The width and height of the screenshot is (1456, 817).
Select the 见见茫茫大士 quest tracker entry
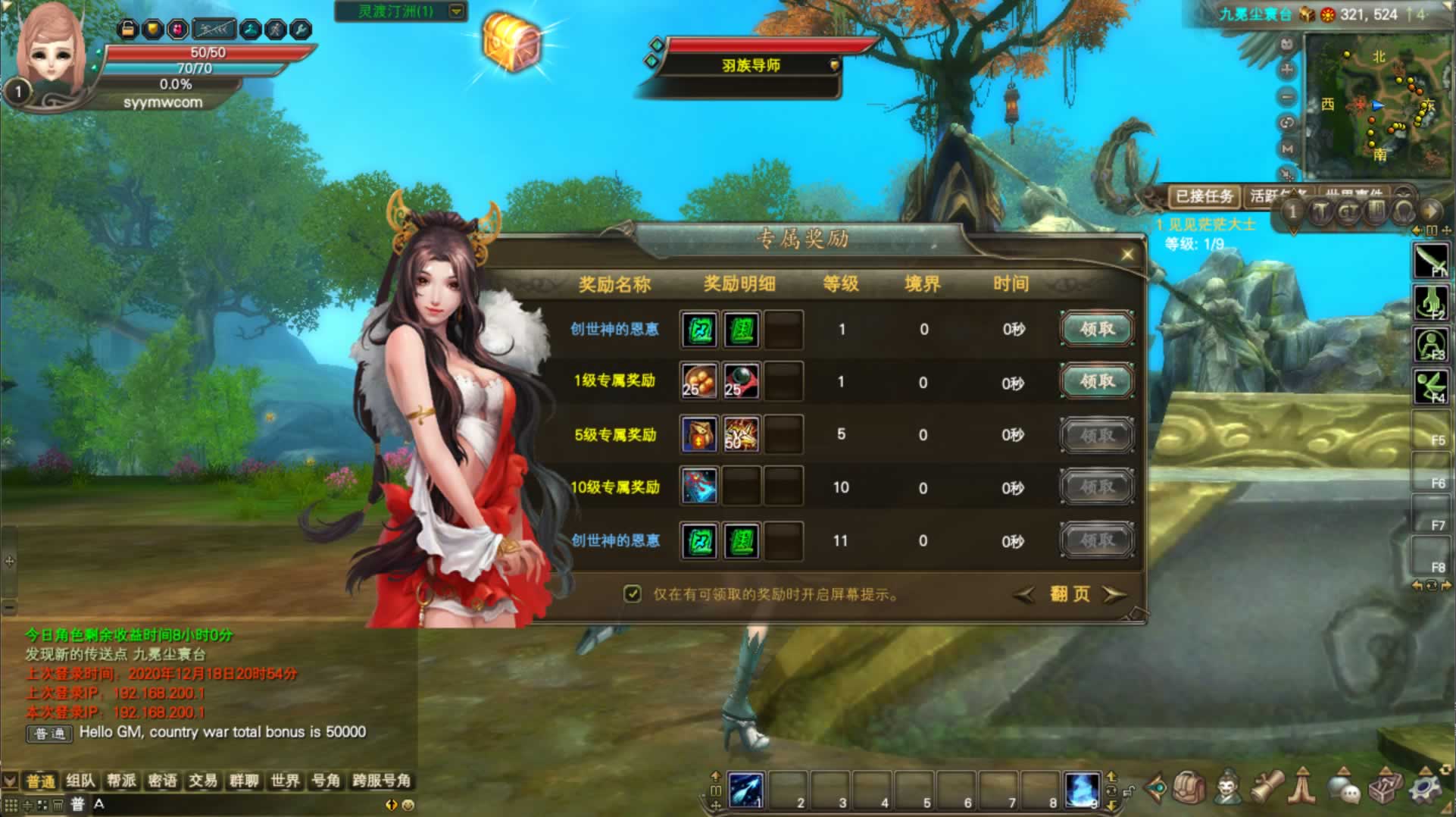(1211, 224)
